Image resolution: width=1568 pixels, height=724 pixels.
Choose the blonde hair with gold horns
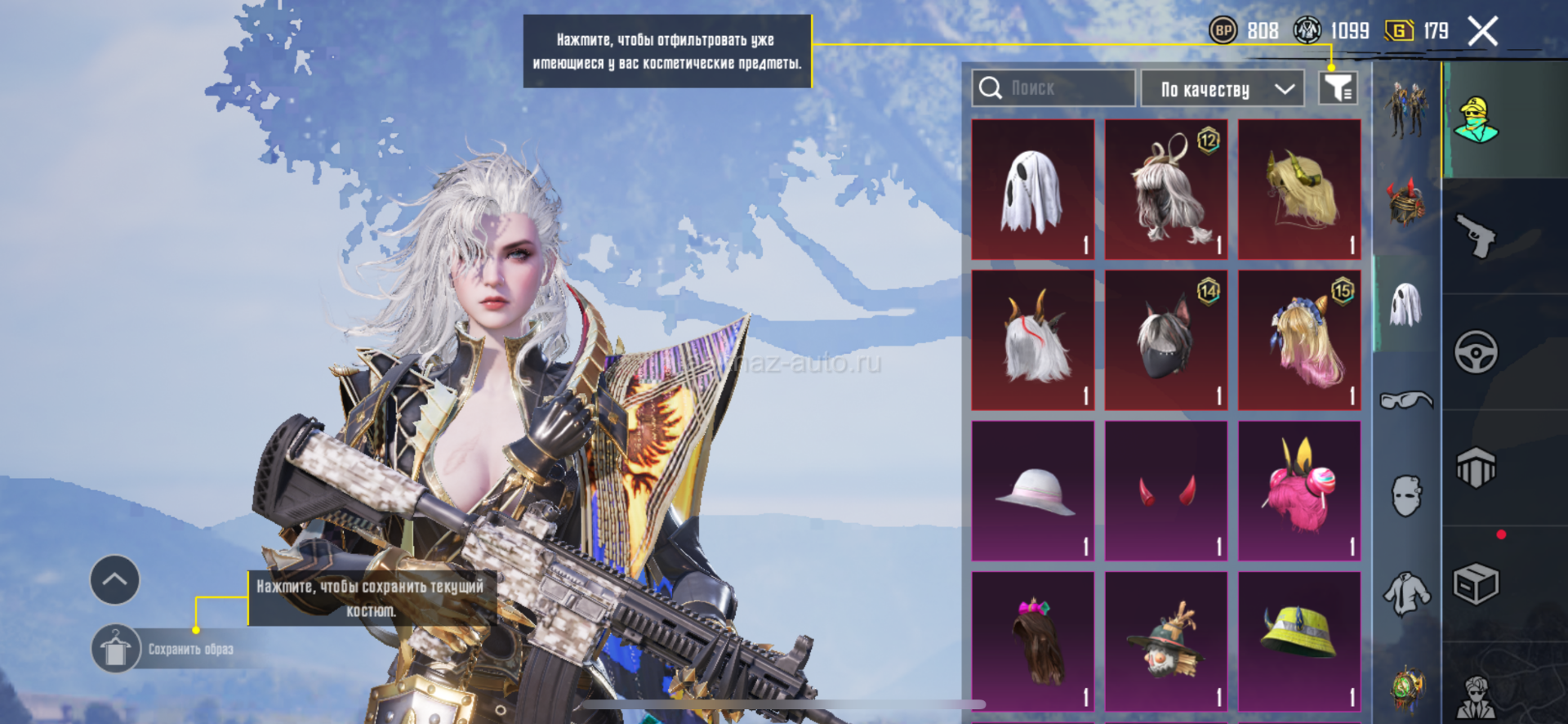(1299, 190)
